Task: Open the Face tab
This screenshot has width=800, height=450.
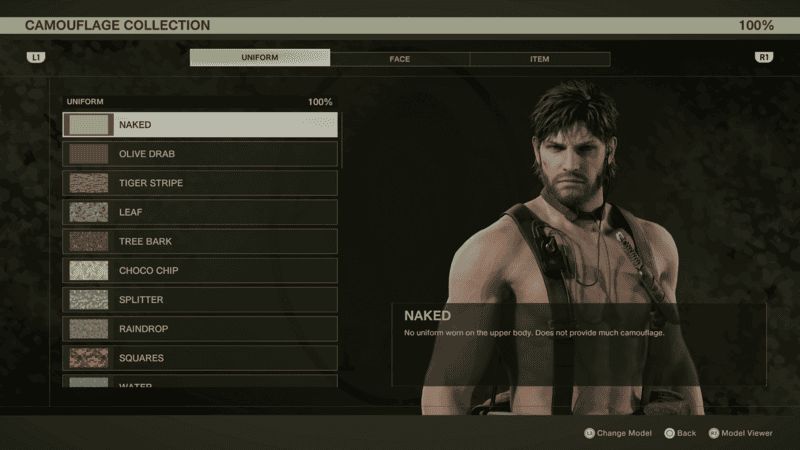Action: [400, 58]
